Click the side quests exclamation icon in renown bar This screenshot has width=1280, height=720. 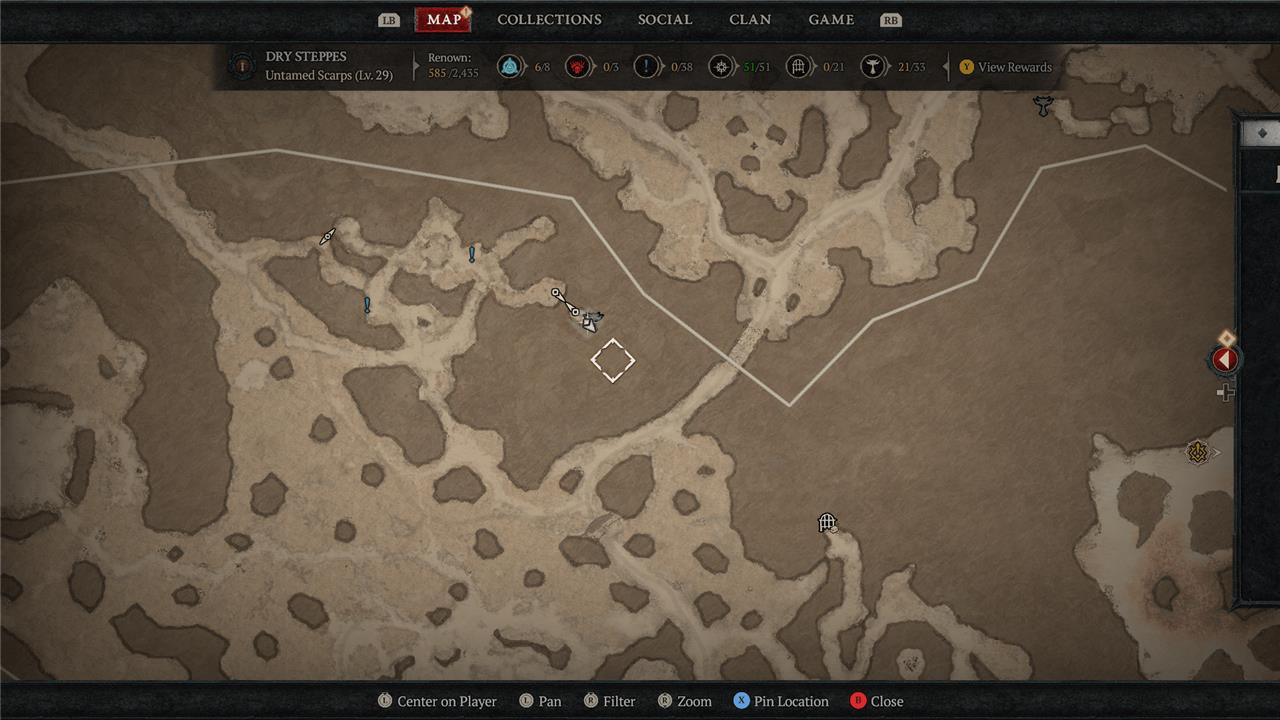(647, 67)
